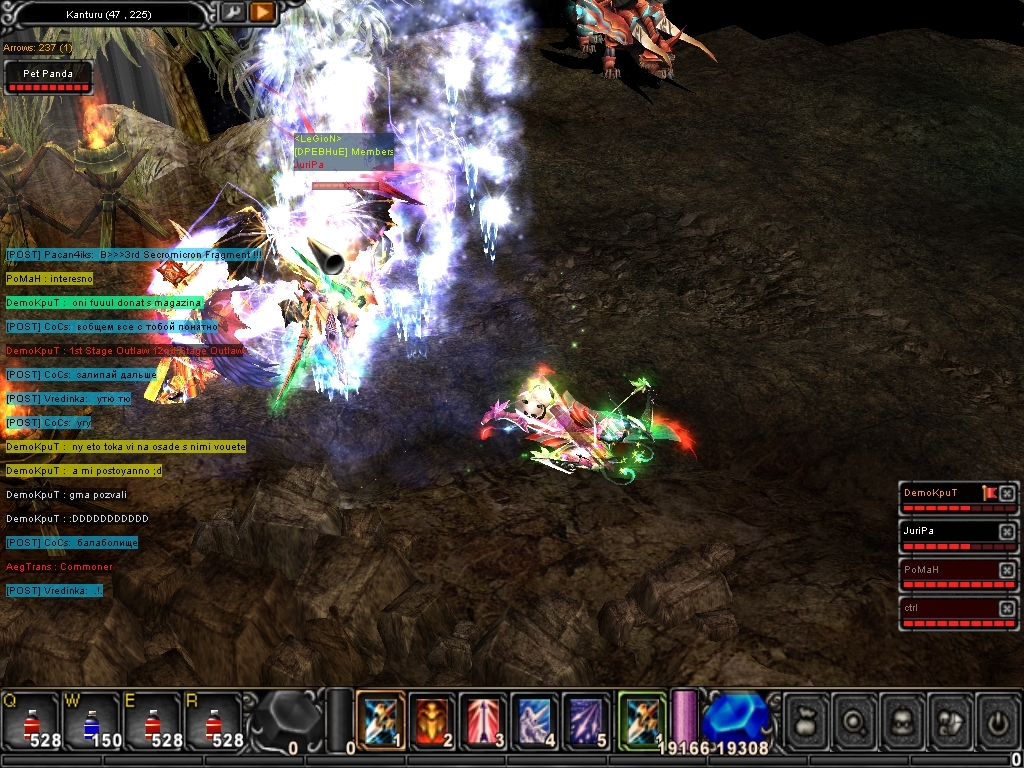Open the bag icon menu button
Image resolution: width=1024 pixels, height=768 pixels.
807,721
